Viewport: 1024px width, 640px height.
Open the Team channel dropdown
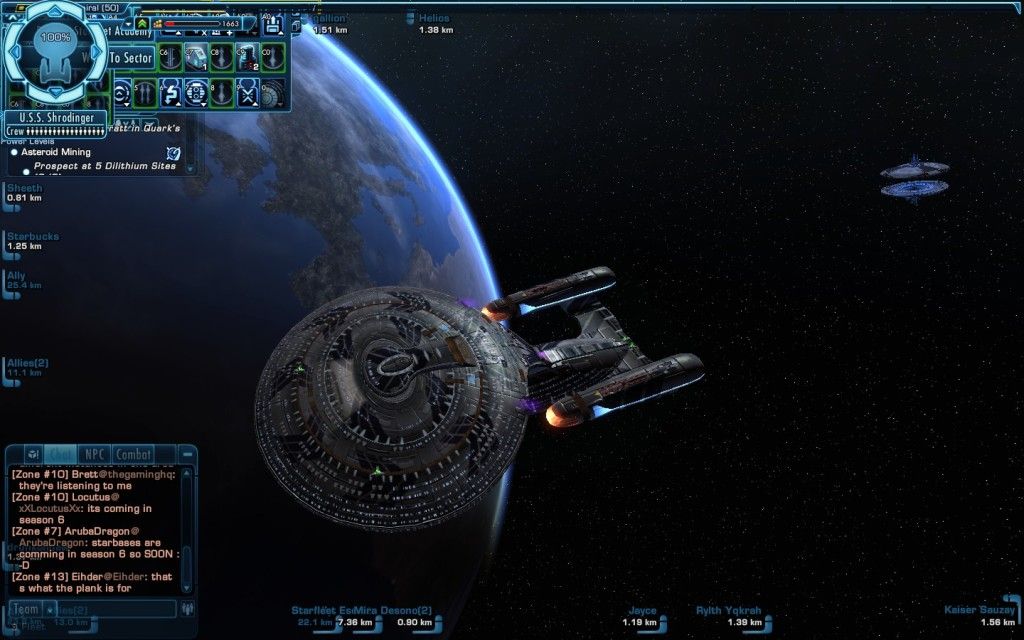tap(27, 609)
